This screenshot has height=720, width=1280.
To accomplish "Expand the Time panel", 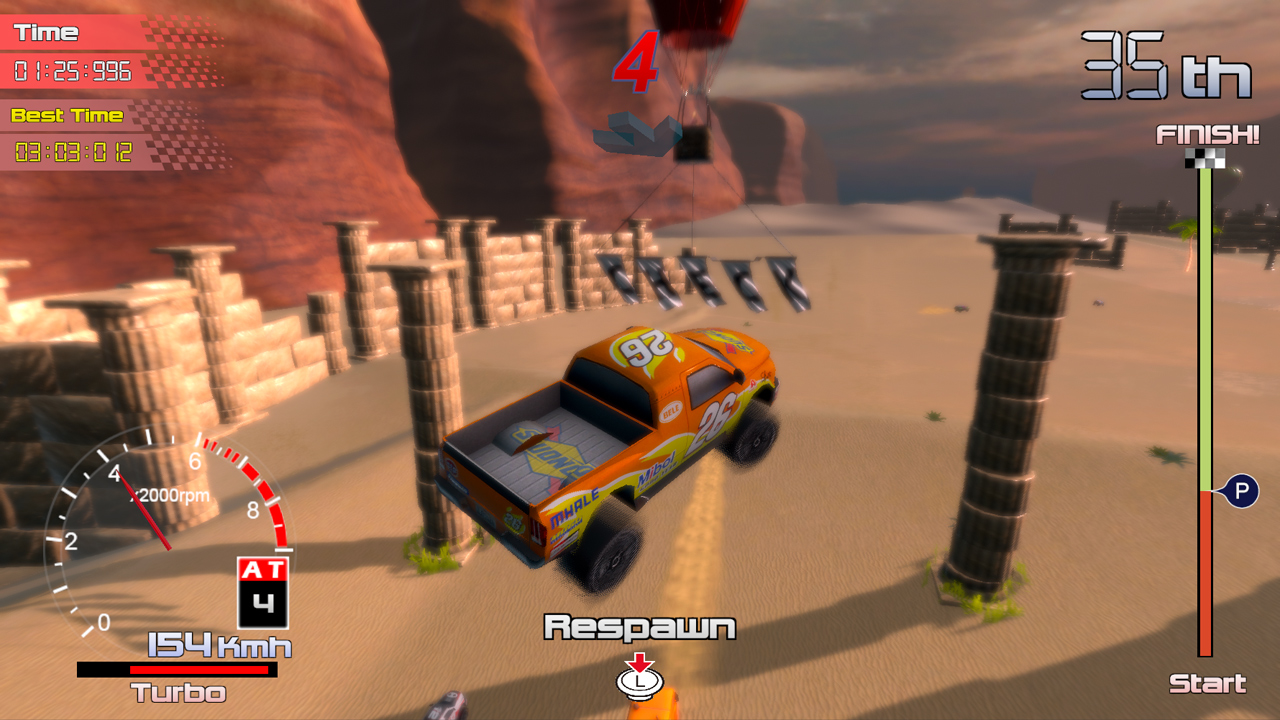I will pyautogui.click(x=45, y=31).
